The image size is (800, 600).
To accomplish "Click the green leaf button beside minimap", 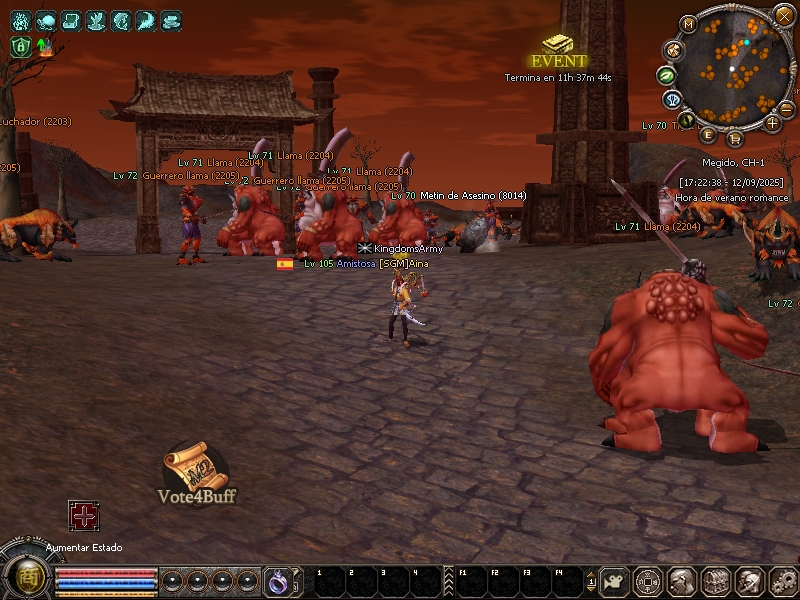I will click(666, 75).
